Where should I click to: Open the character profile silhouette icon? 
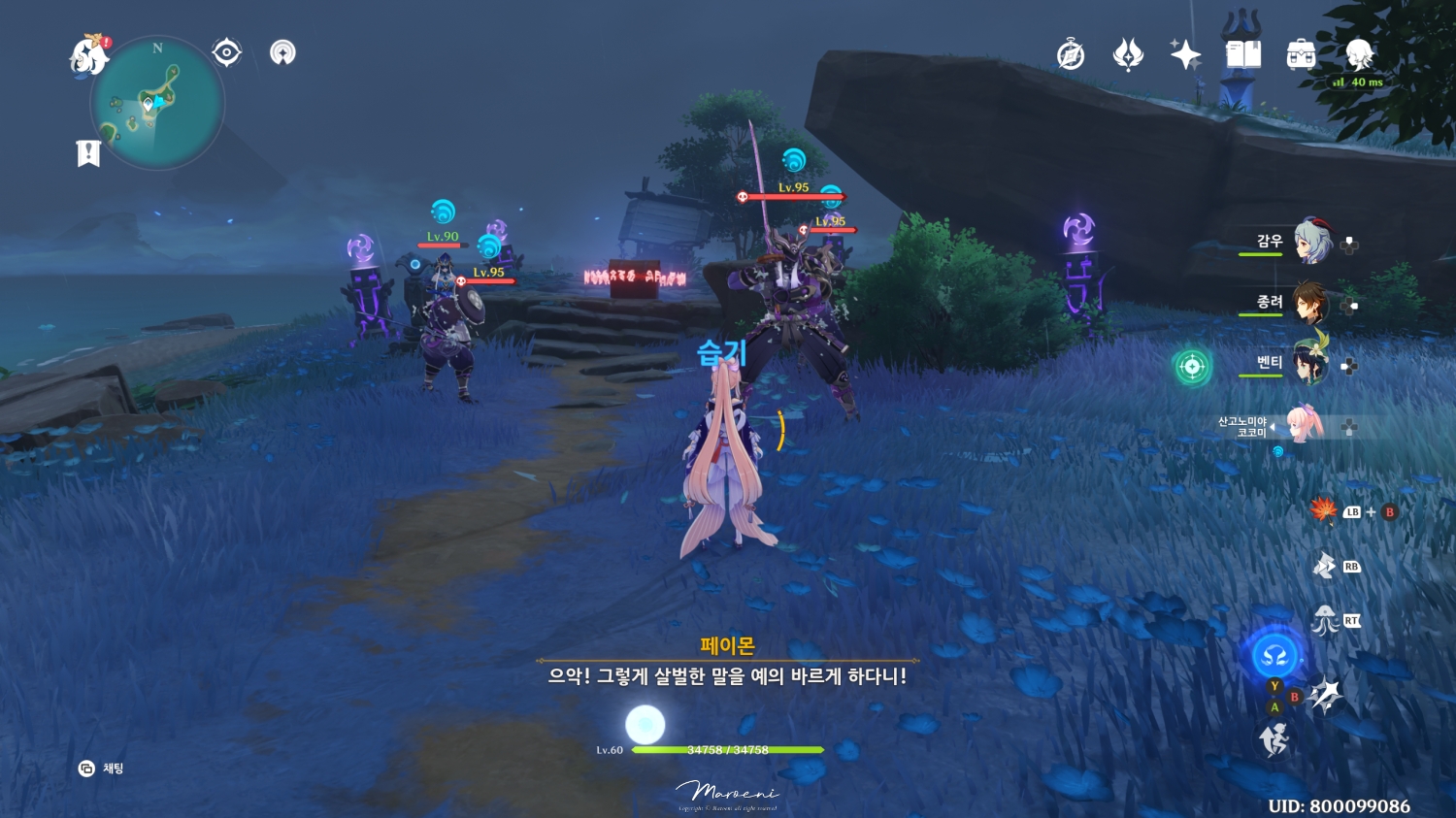[x=1357, y=55]
